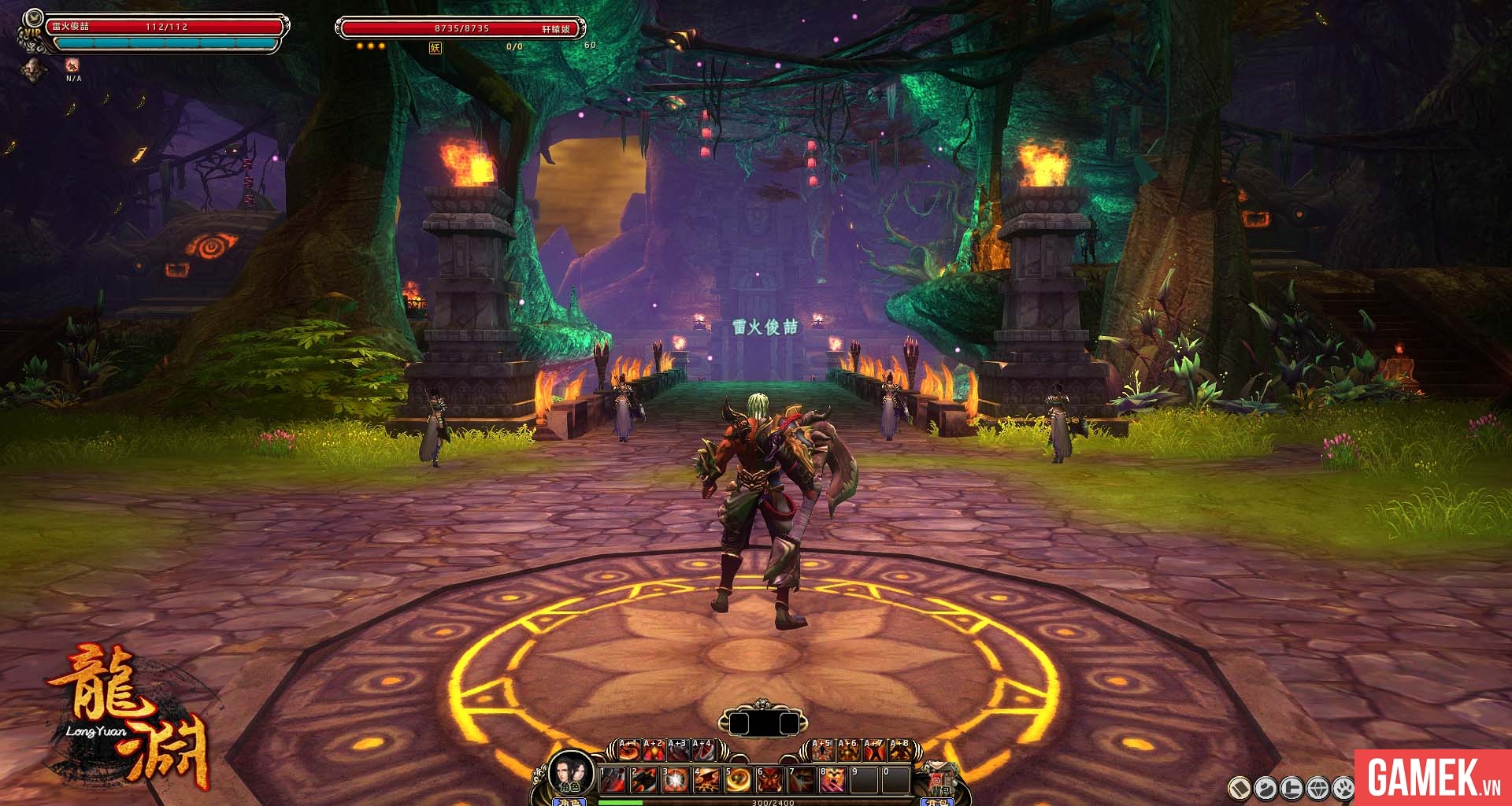The height and width of the screenshot is (806, 1512).
Task: Select the demon face skill in slot 6
Action: (769, 781)
